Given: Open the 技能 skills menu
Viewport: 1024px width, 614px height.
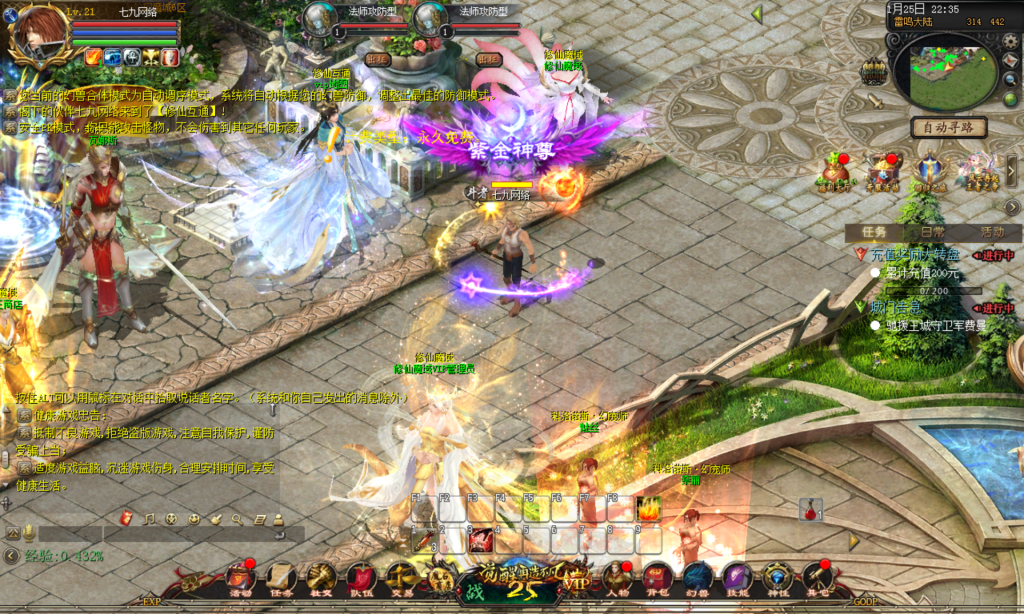Looking at the screenshot, I should (x=737, y=577).
